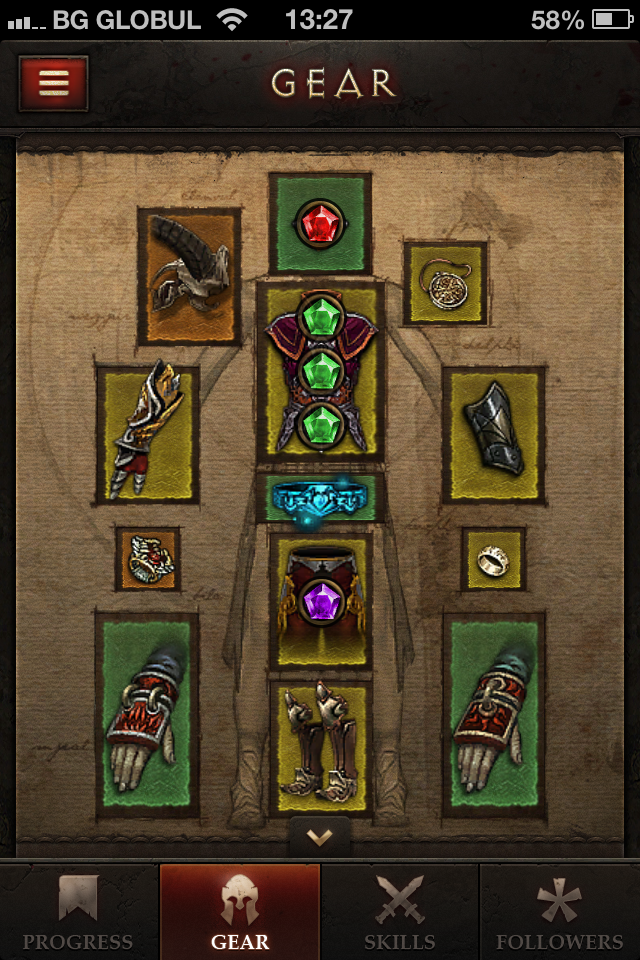Open the hamburger menu button
Viewport: 640px width, 960px height.
coord(53,83)
